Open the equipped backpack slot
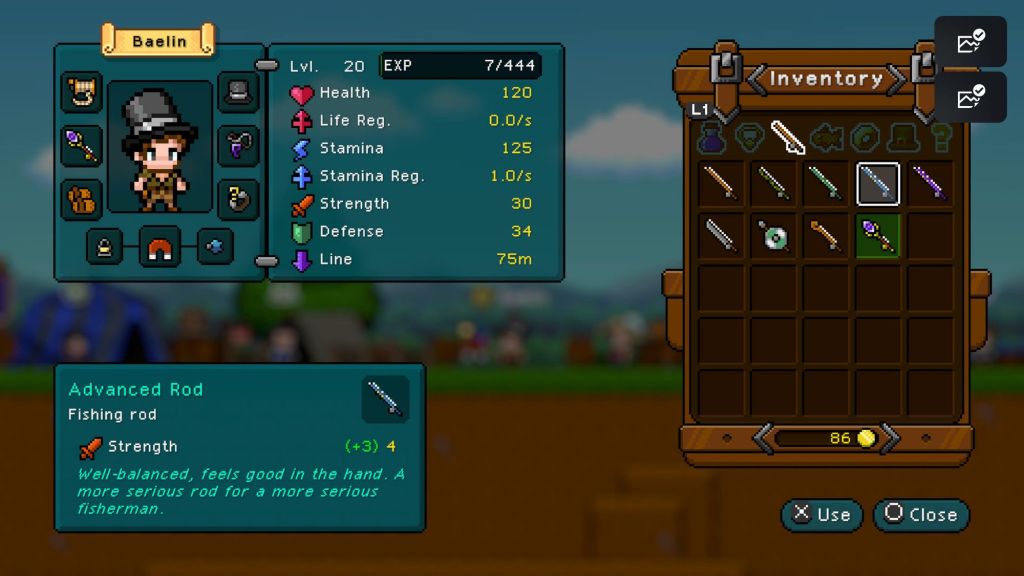Viewport: 1024px width, 576px height. click(82, 198)
